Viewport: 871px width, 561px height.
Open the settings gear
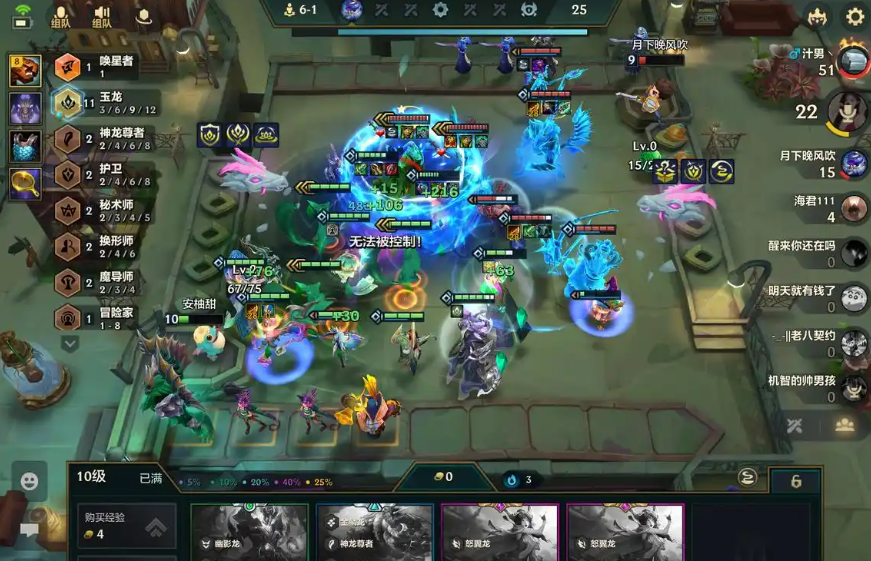coord(855,17)
